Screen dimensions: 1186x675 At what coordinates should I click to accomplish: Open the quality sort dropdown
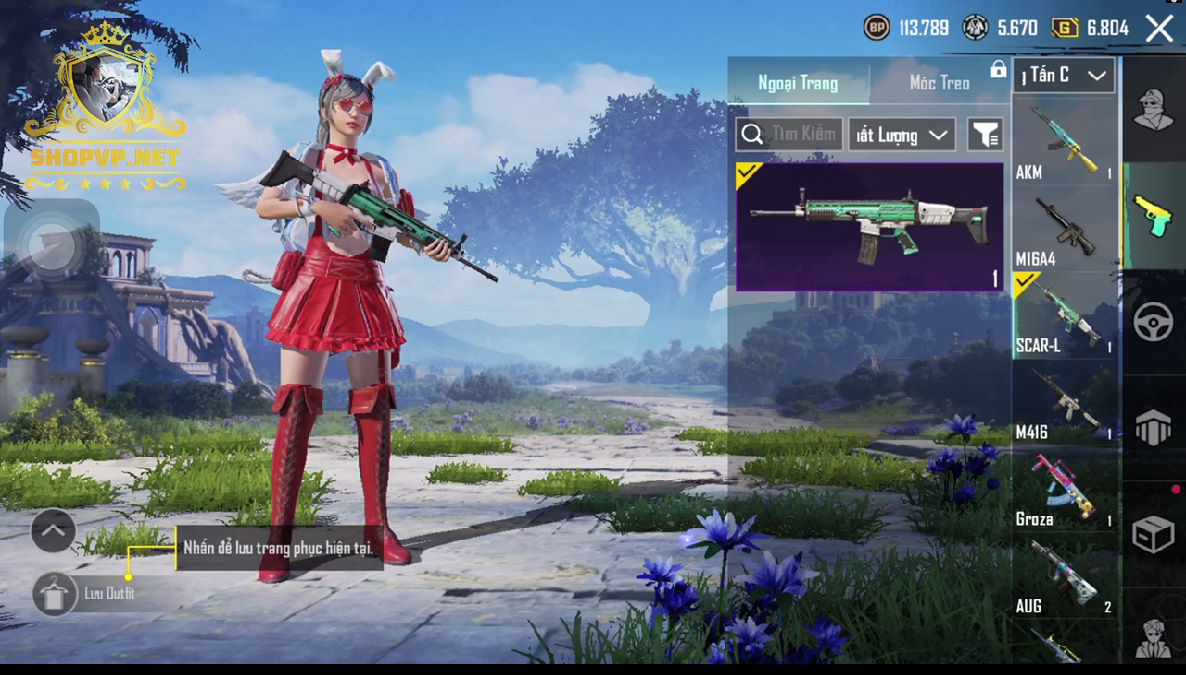pos(901,134)
